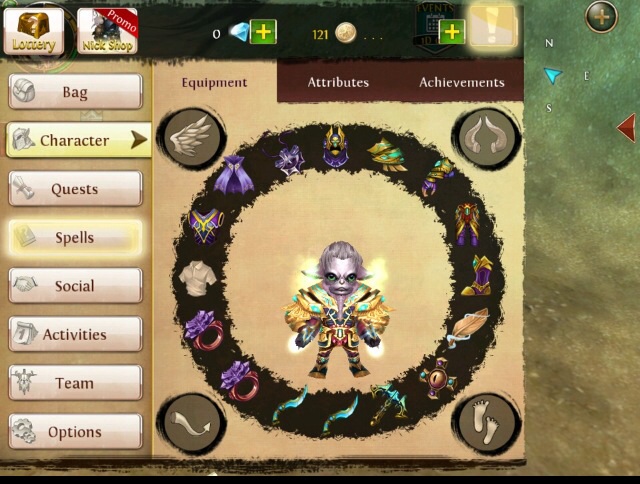Switch to the Attributes tab
The width and height of the screenshot is (640, 484).
338,82
